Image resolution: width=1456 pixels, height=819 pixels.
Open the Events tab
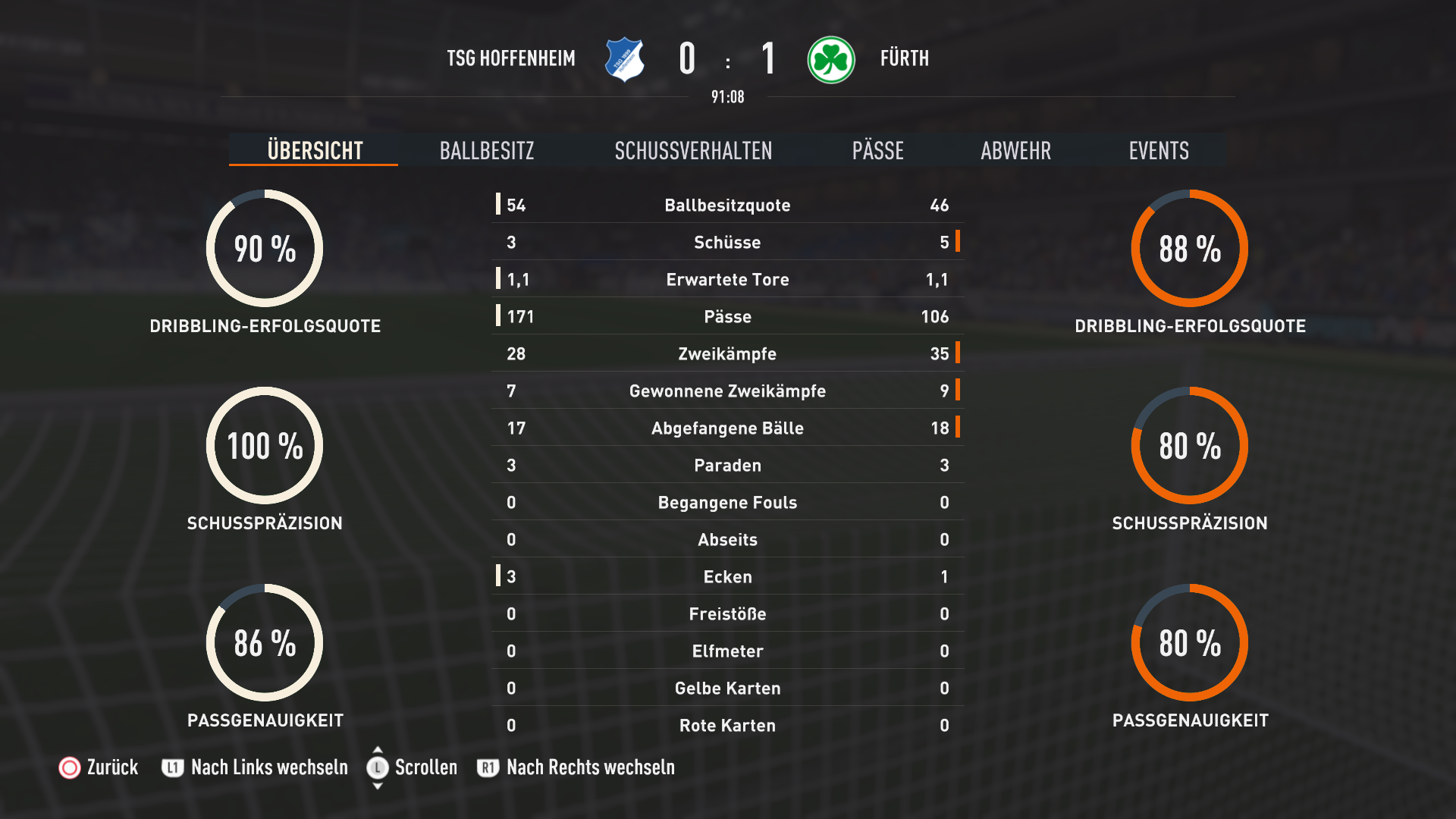point(1158,150)
